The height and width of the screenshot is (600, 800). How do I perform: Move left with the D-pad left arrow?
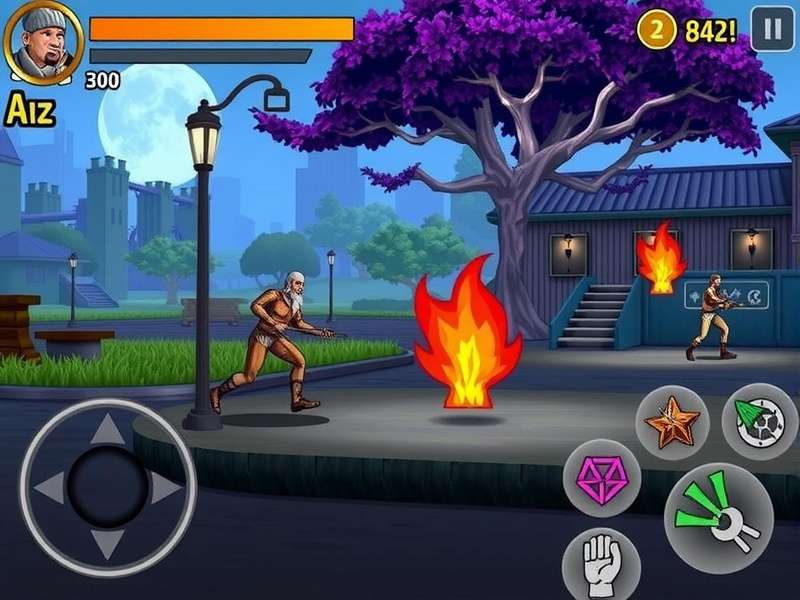tap(50, 488)
